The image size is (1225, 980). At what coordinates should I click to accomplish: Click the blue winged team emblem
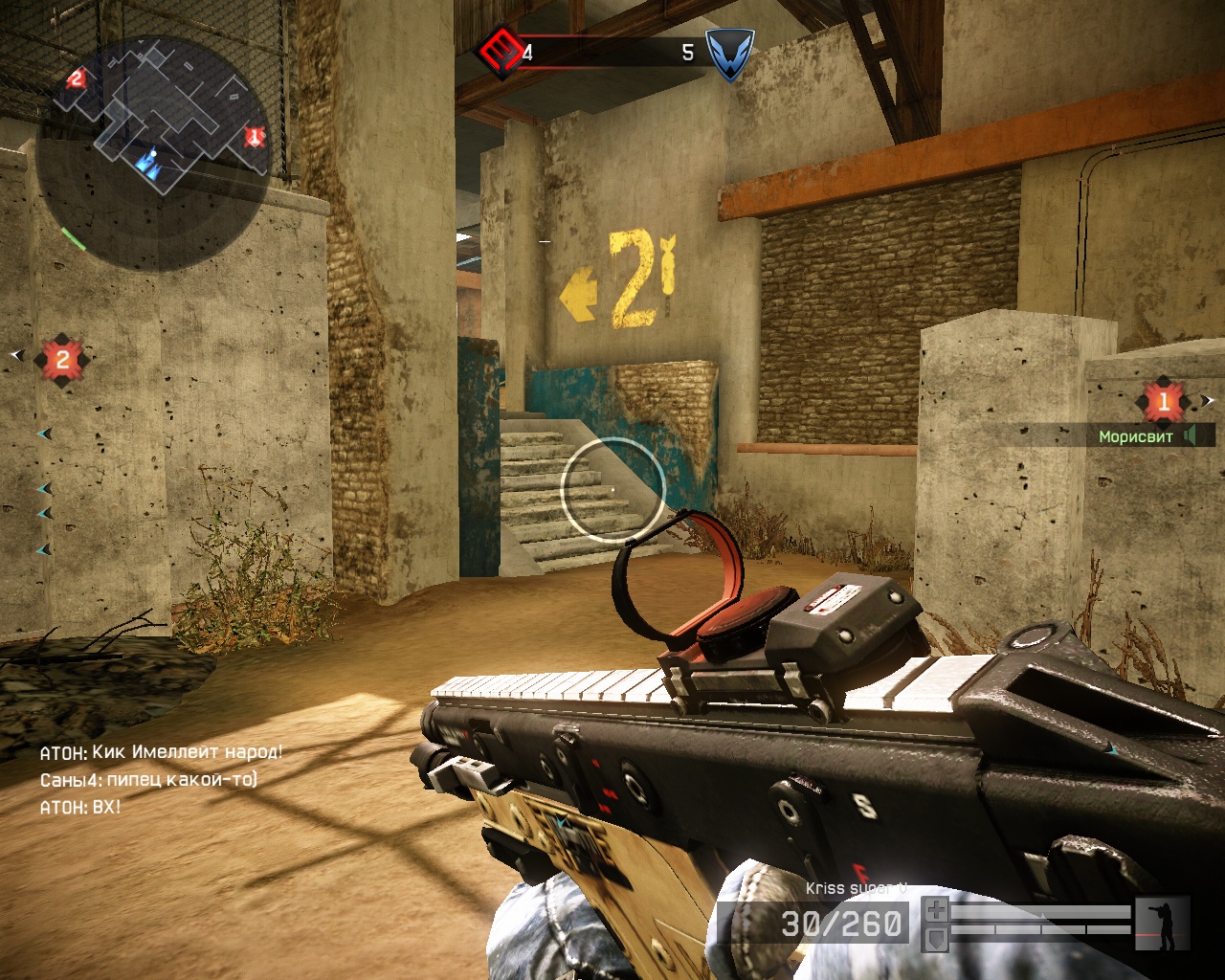(x=729, y=53)
